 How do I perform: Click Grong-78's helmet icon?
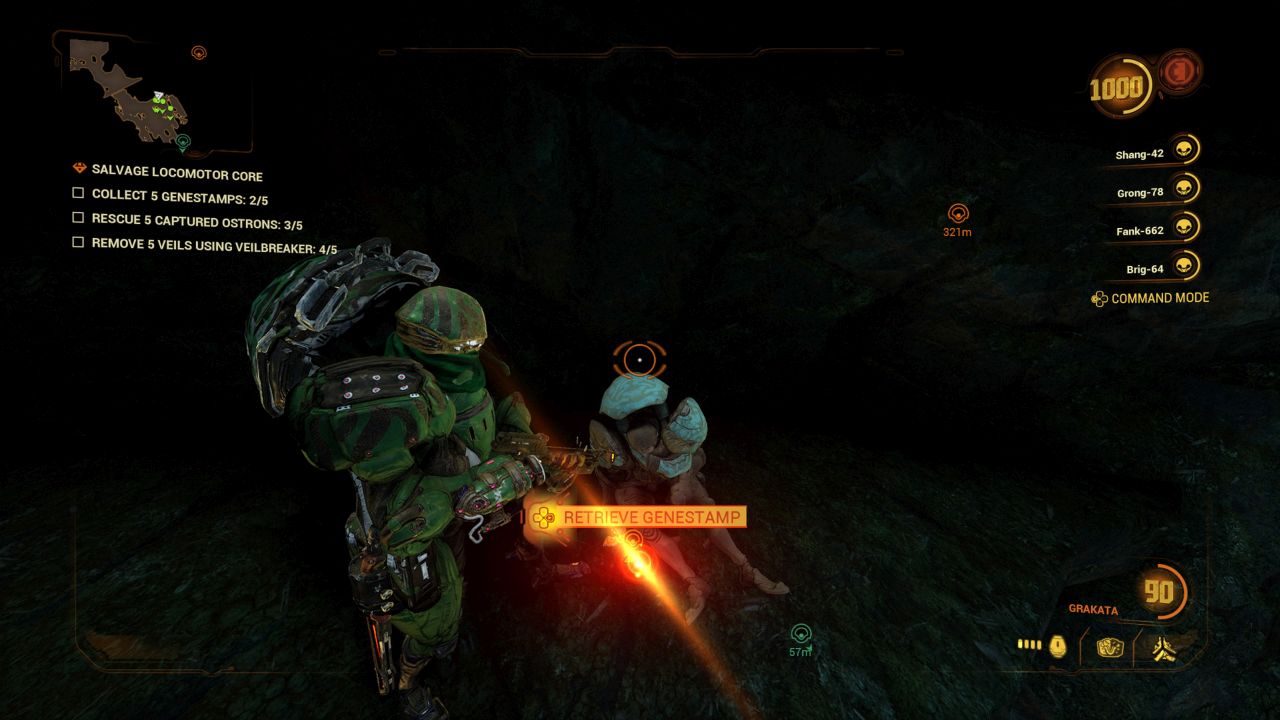[1182, 189]
